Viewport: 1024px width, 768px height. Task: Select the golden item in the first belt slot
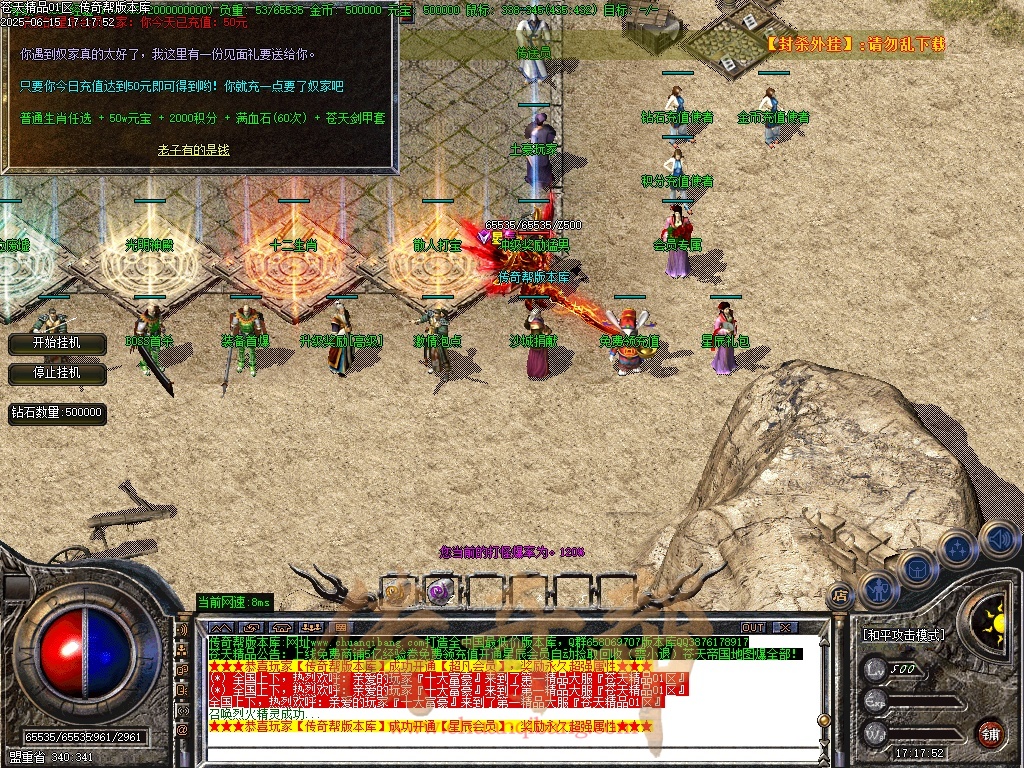coord(395,591)
